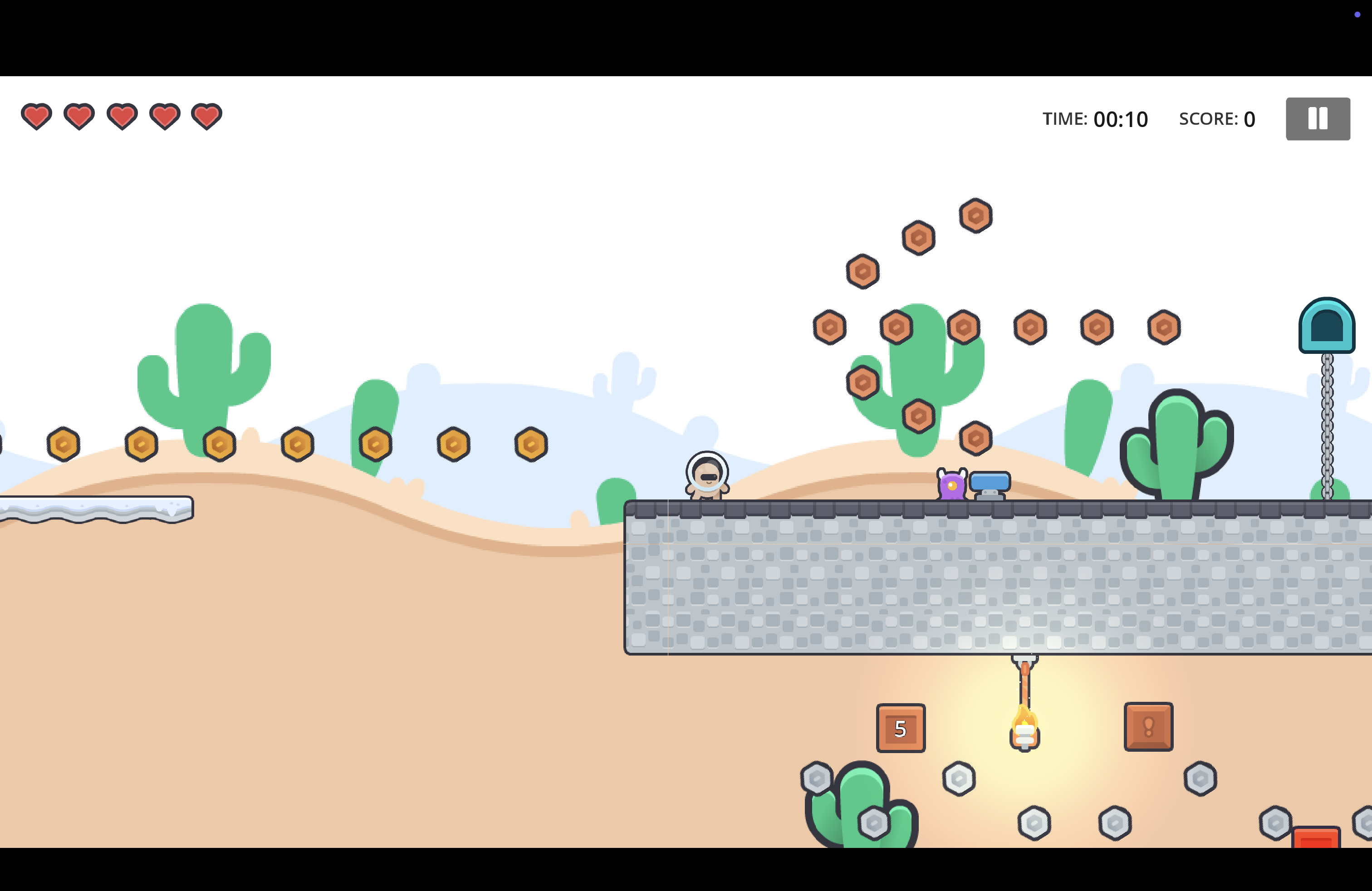Pause the game with the pause button

[x=1317, y=119]
